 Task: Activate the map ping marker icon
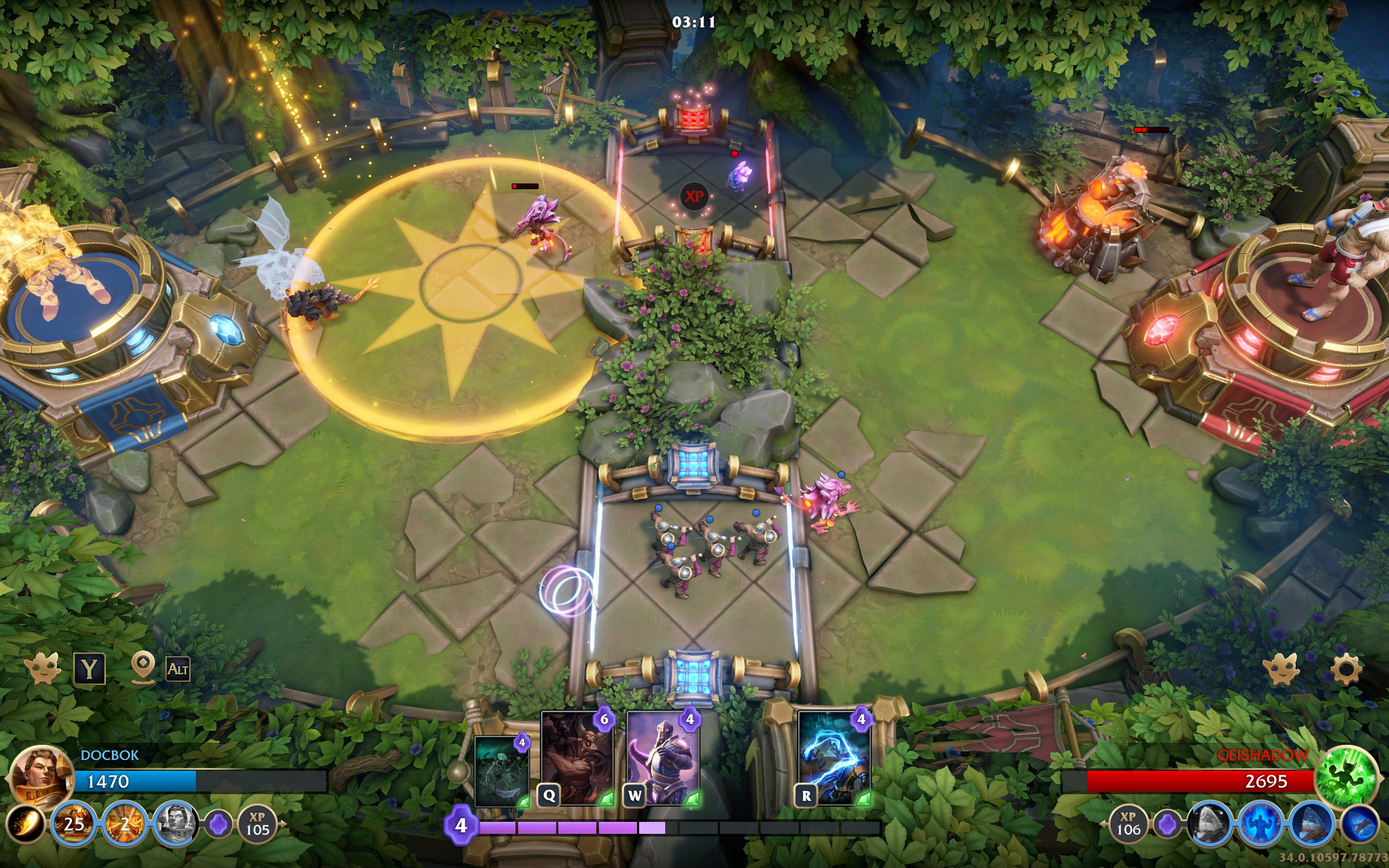(x=143, y=668)
